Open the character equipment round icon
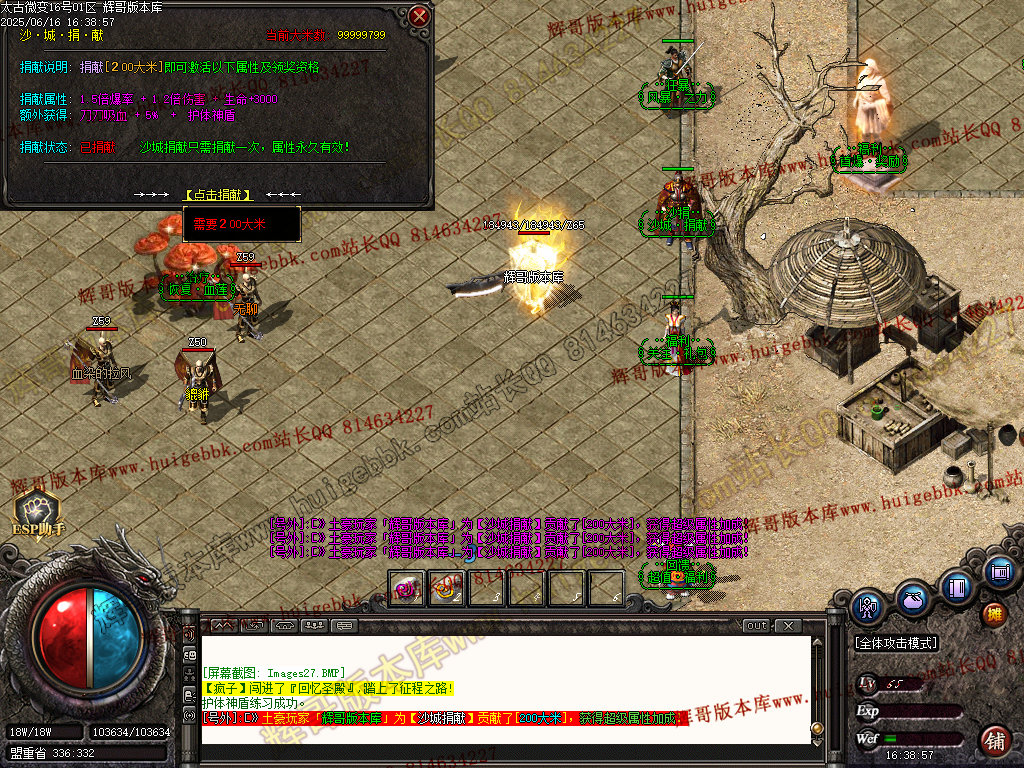 click(x=869, y=606)
